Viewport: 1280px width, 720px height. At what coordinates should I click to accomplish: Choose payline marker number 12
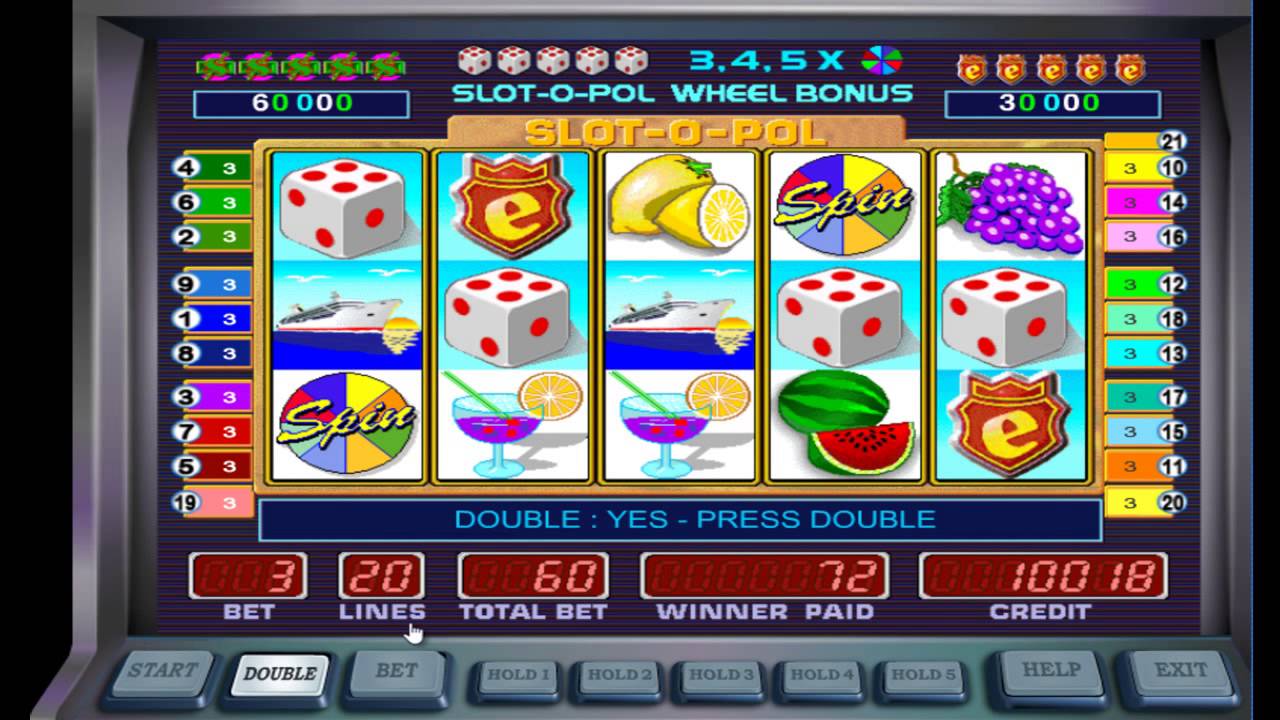point(1172,284)
